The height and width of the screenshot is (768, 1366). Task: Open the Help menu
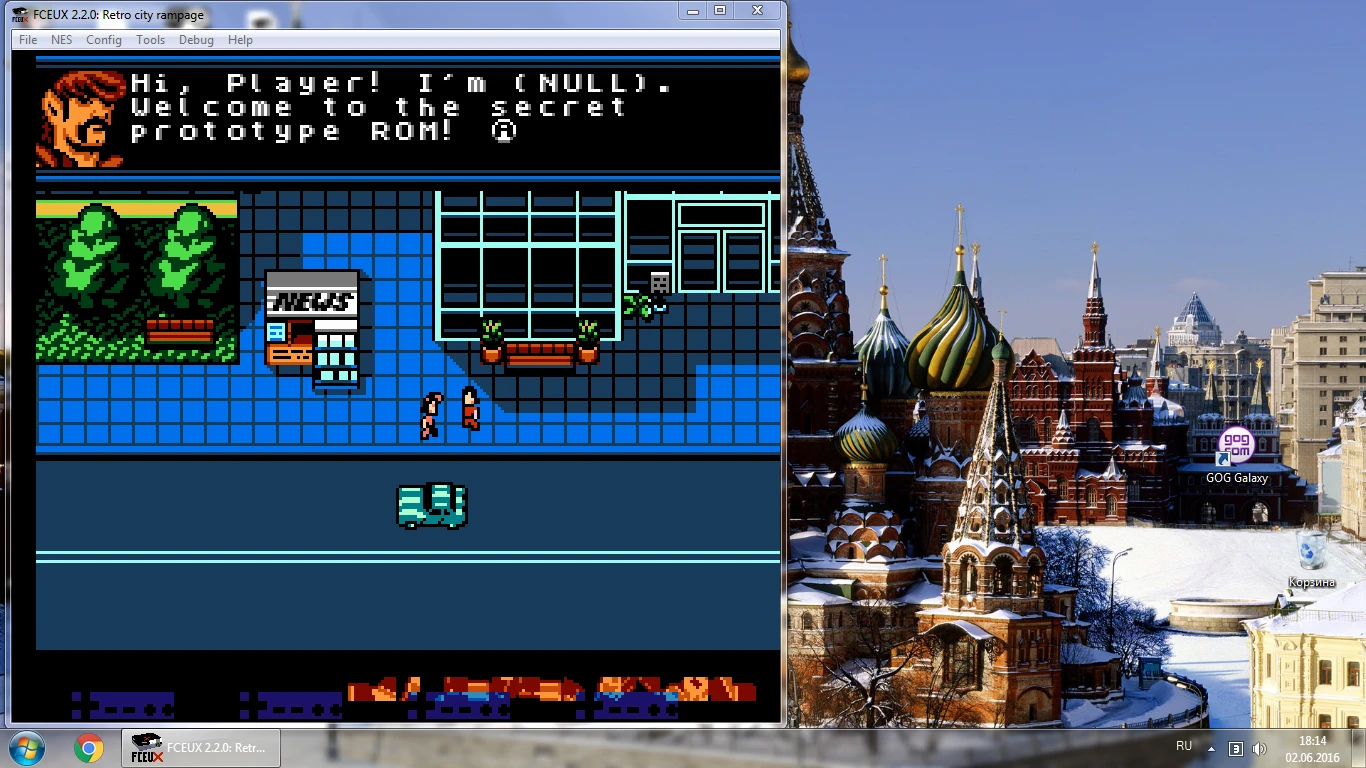(239, 40)
